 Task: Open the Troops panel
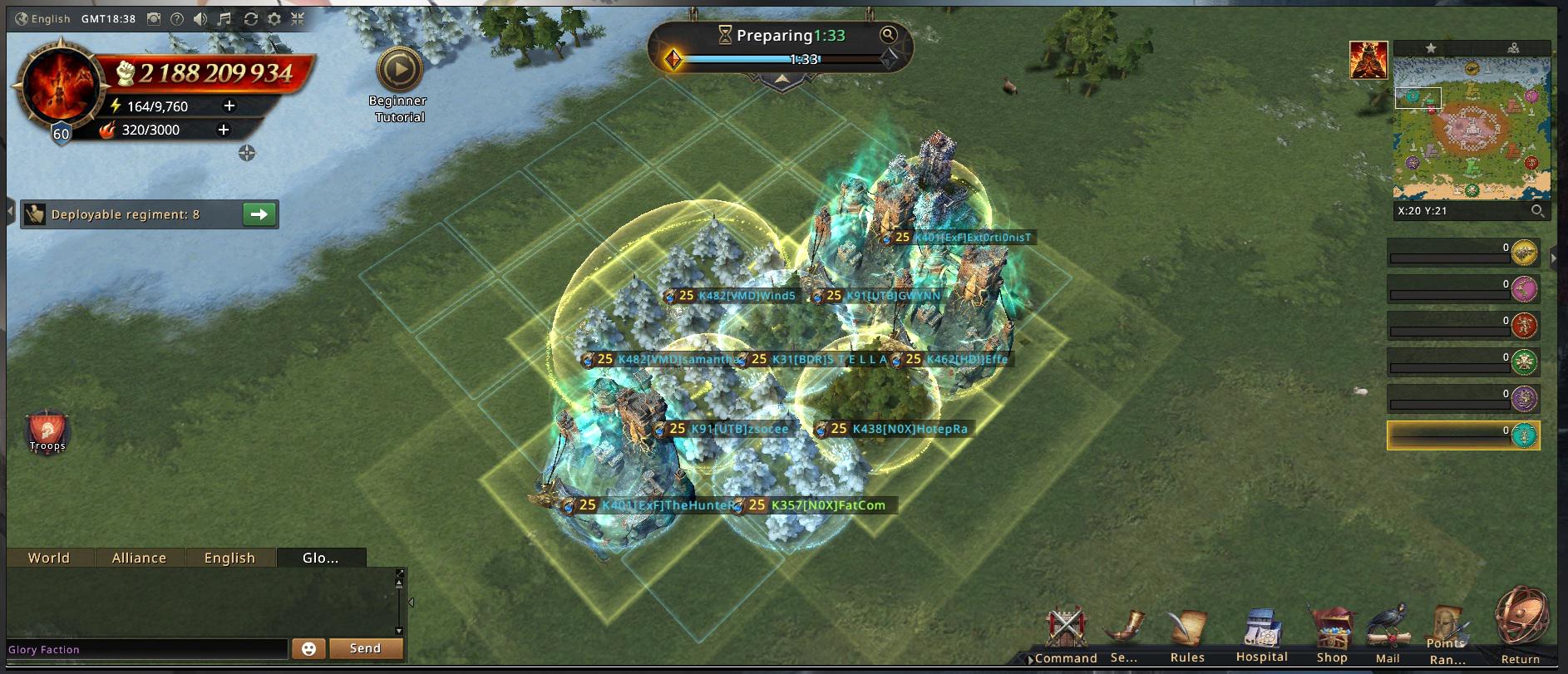(47, 430)
